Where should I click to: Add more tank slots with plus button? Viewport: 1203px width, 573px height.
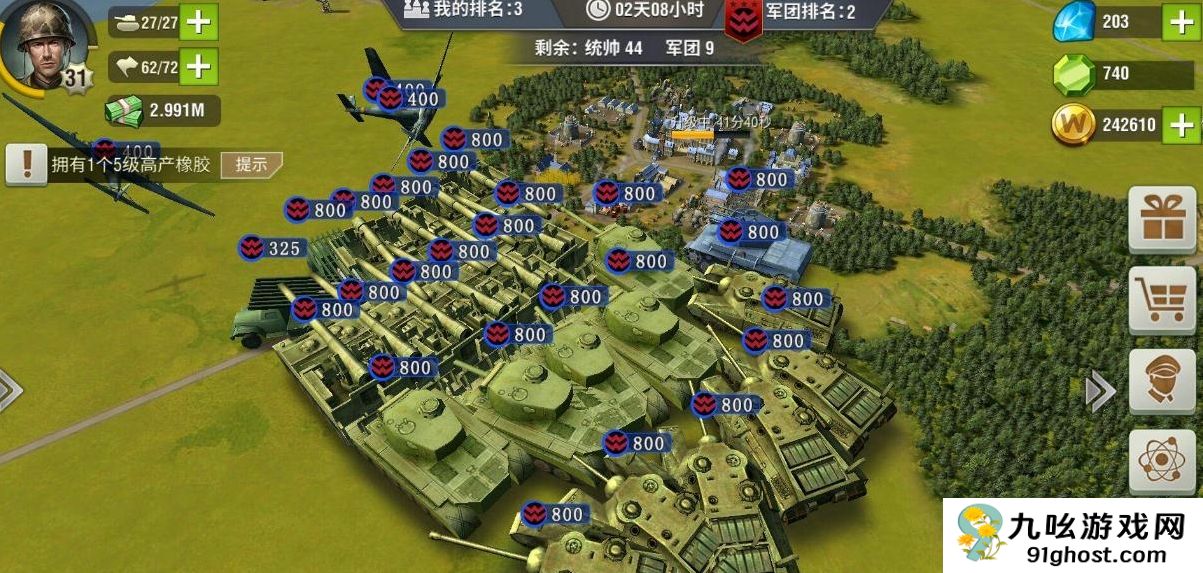tap(198, 22)
